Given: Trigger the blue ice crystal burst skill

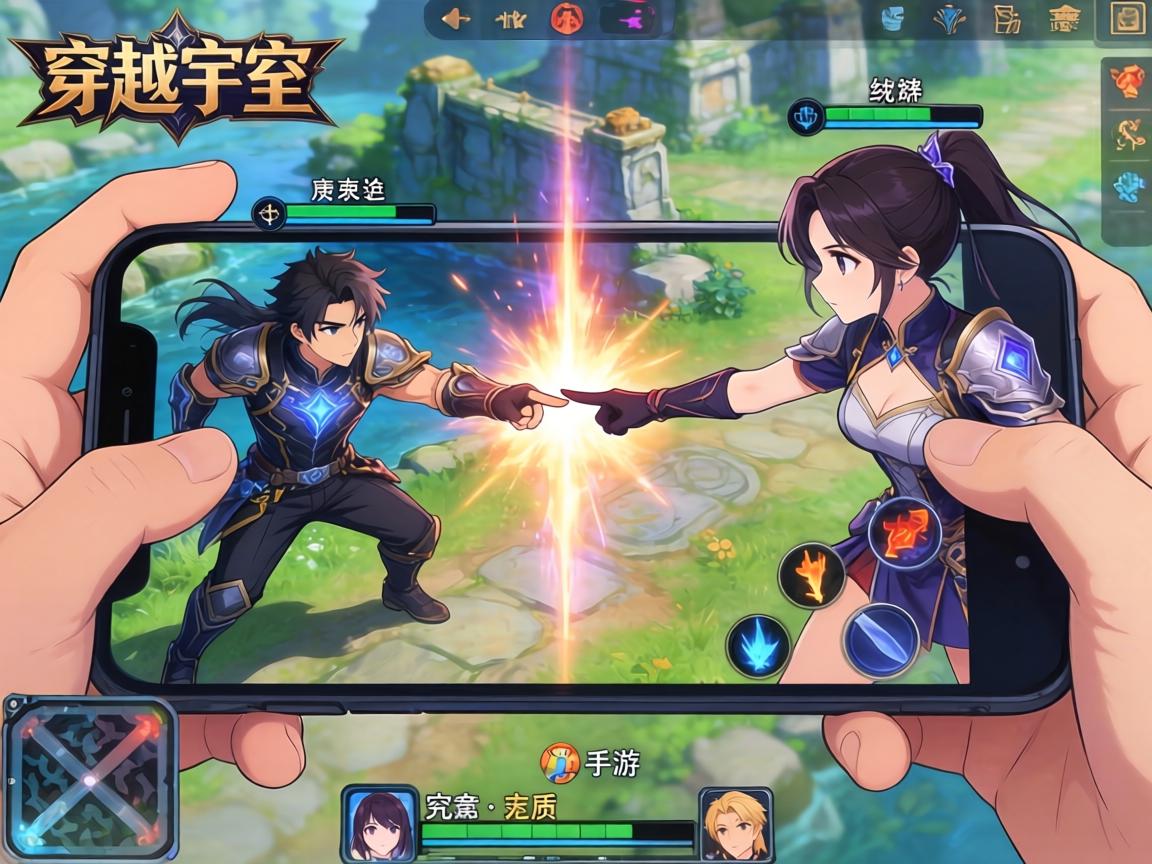Looking at the screenshot, I should 758,647.
